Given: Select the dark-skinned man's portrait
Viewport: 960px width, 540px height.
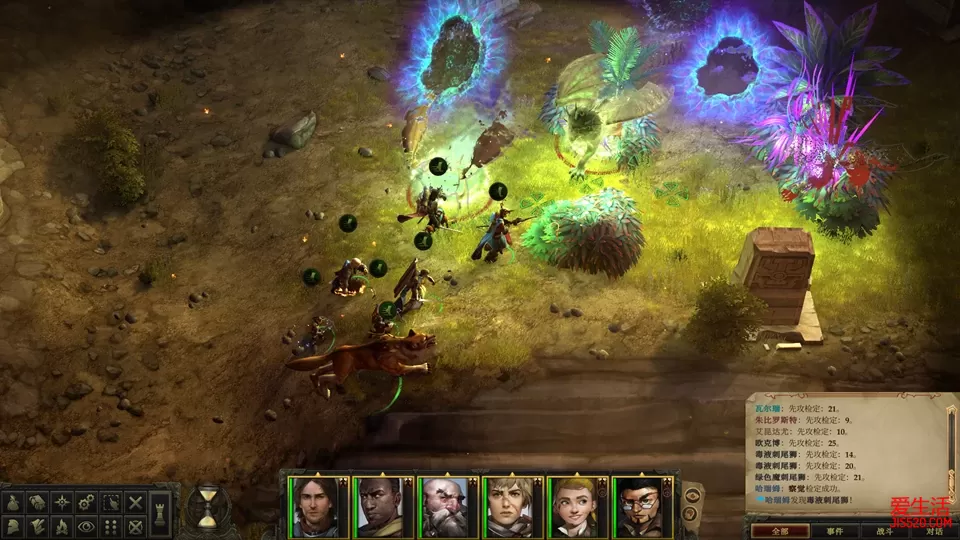Looking at the screenshot, I should click(381, 506).
